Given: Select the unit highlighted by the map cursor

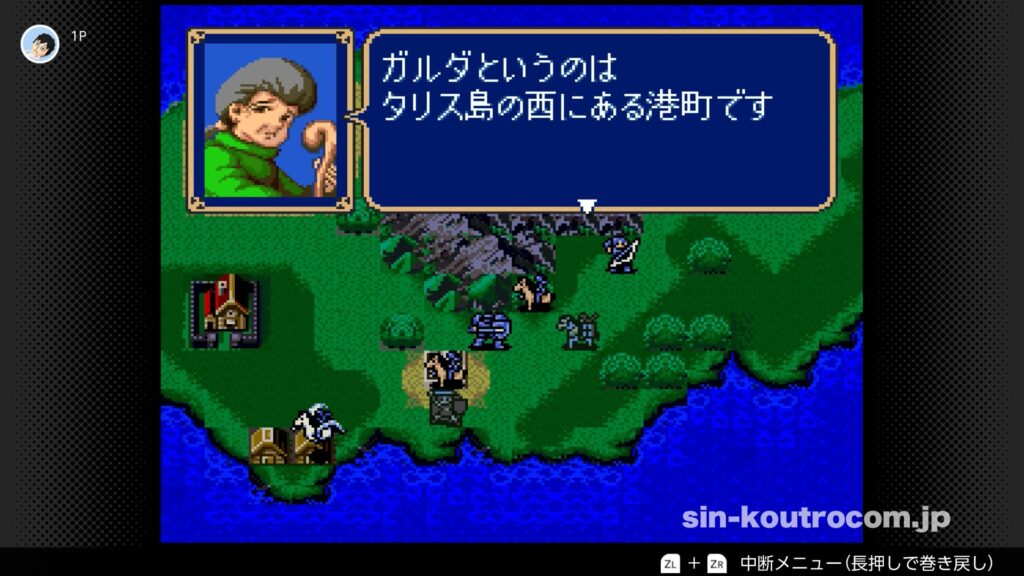Looking at the screenshot, I should click(x=444, y=372).
